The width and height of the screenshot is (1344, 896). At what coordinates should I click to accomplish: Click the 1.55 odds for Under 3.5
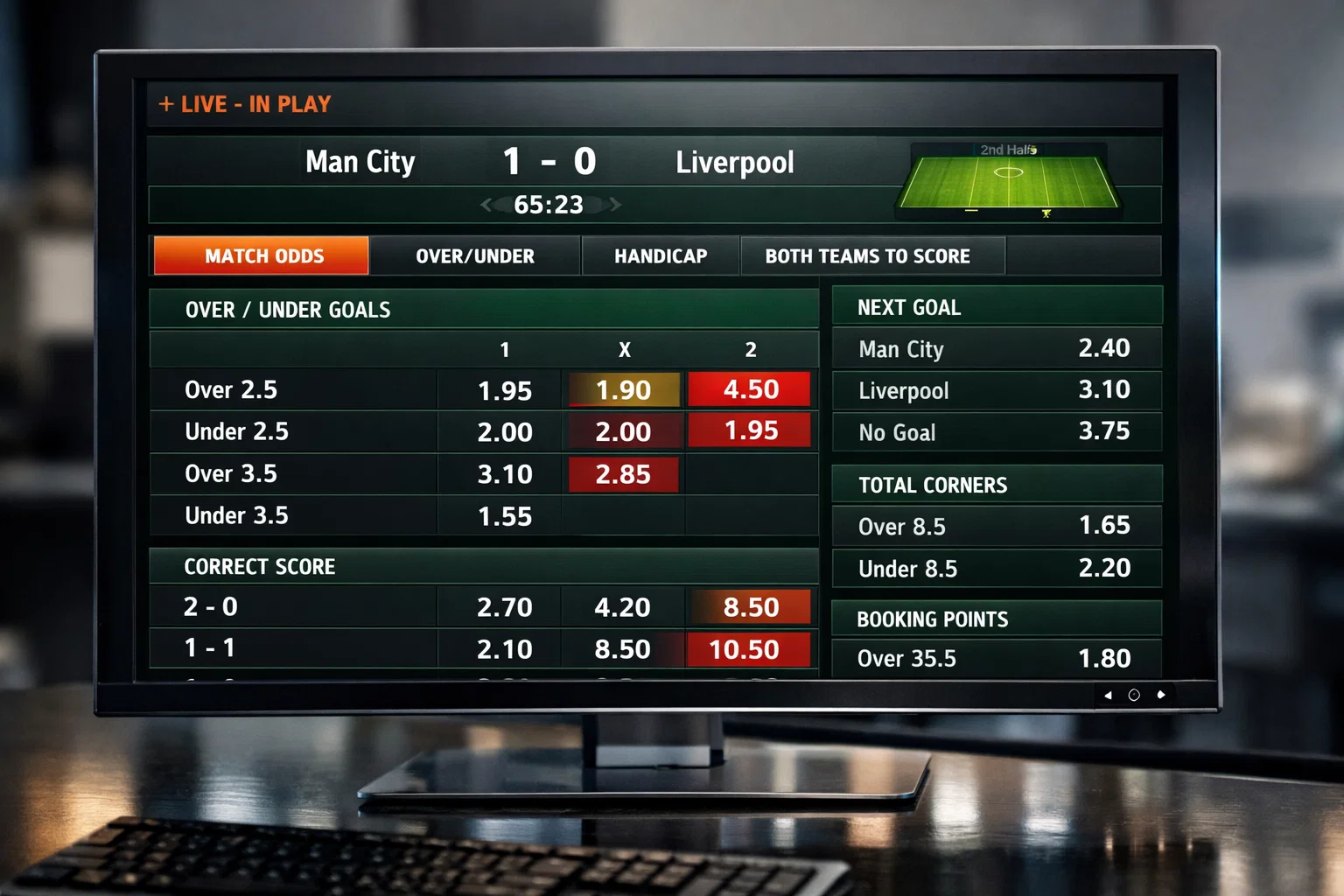click(505, 516)
